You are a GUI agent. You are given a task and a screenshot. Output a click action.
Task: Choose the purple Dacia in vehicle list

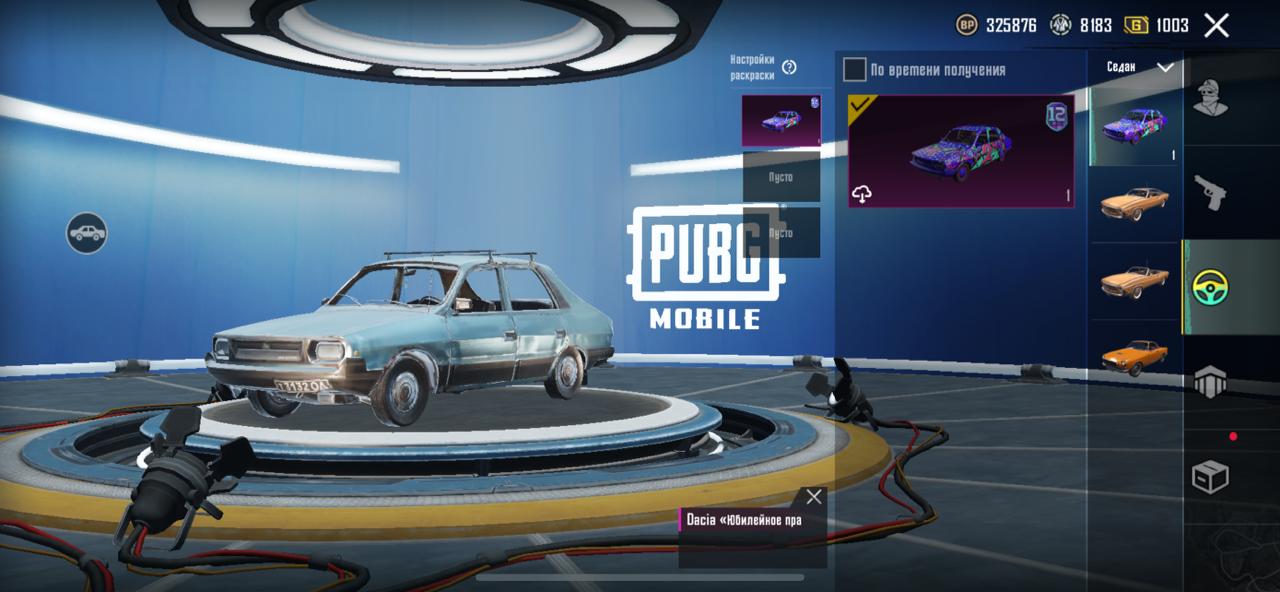click(1134, 126)
